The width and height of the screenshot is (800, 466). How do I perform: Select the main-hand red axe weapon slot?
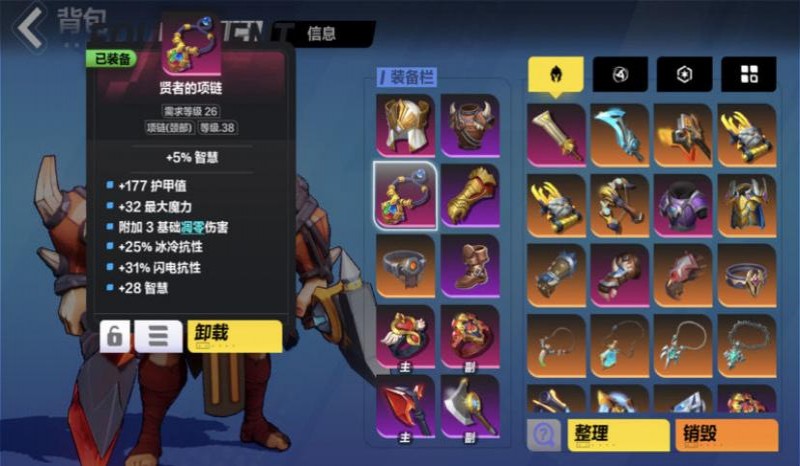(404, 405)
